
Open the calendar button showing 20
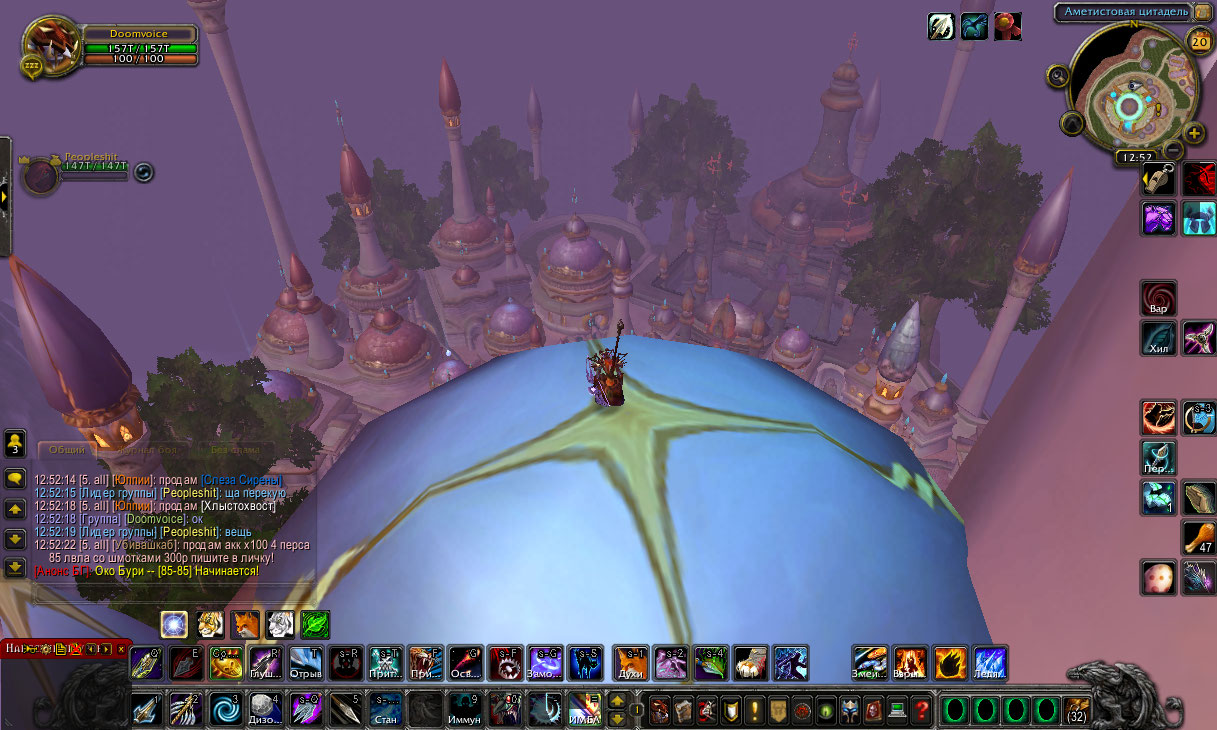(x=1199, y=41)
